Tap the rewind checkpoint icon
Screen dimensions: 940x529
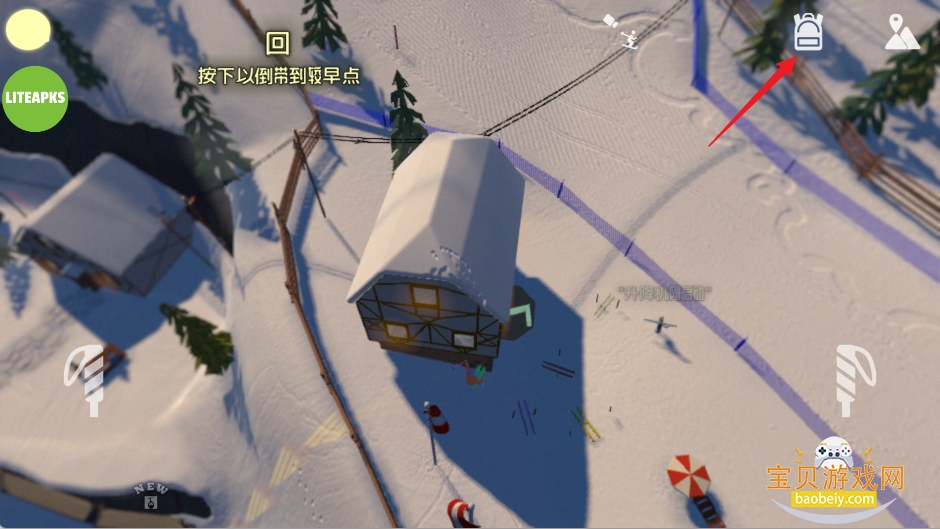pyautogui.click(x=278, y=42)
